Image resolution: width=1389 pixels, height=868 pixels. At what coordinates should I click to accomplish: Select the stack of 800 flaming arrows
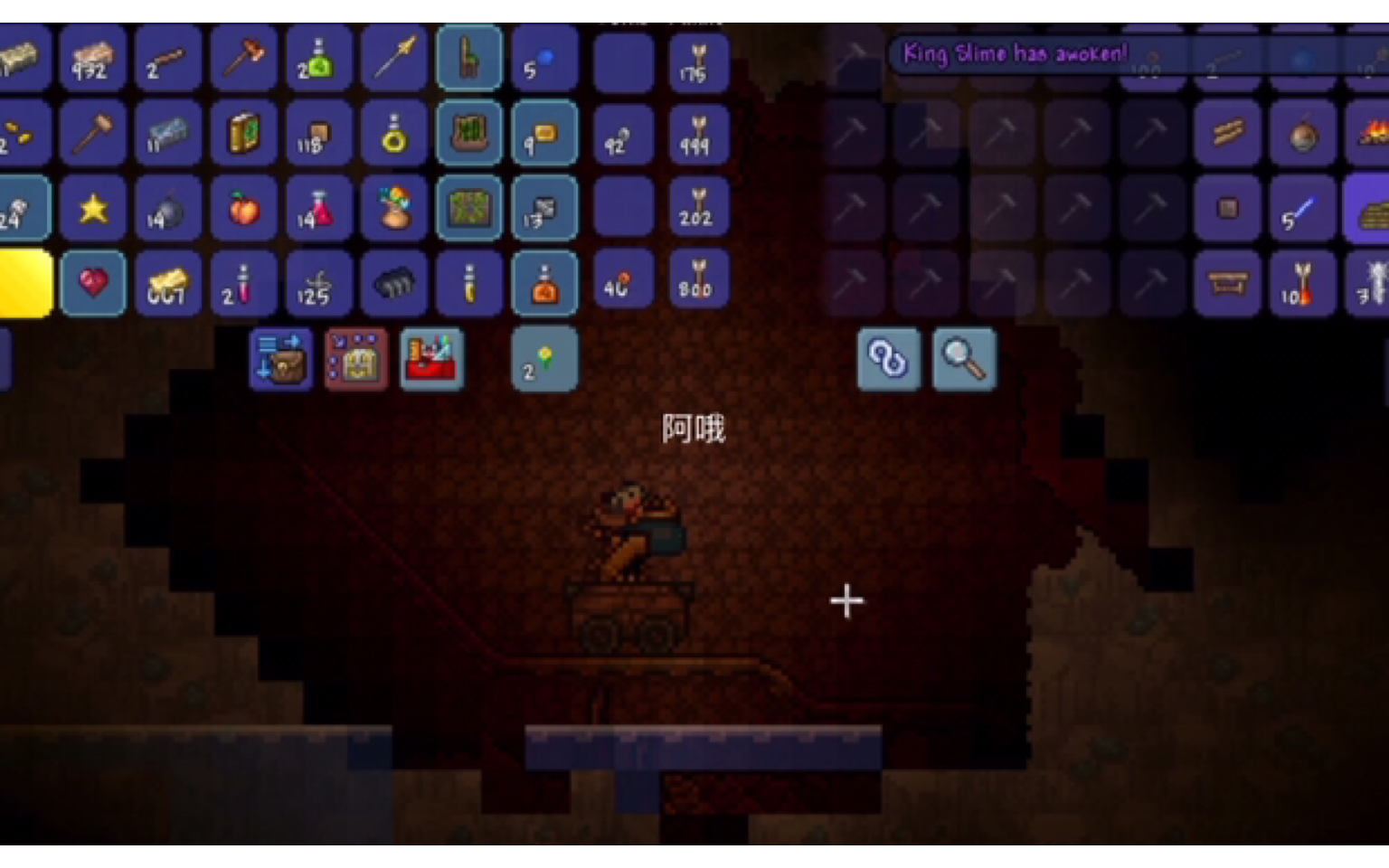coord(698,284)
